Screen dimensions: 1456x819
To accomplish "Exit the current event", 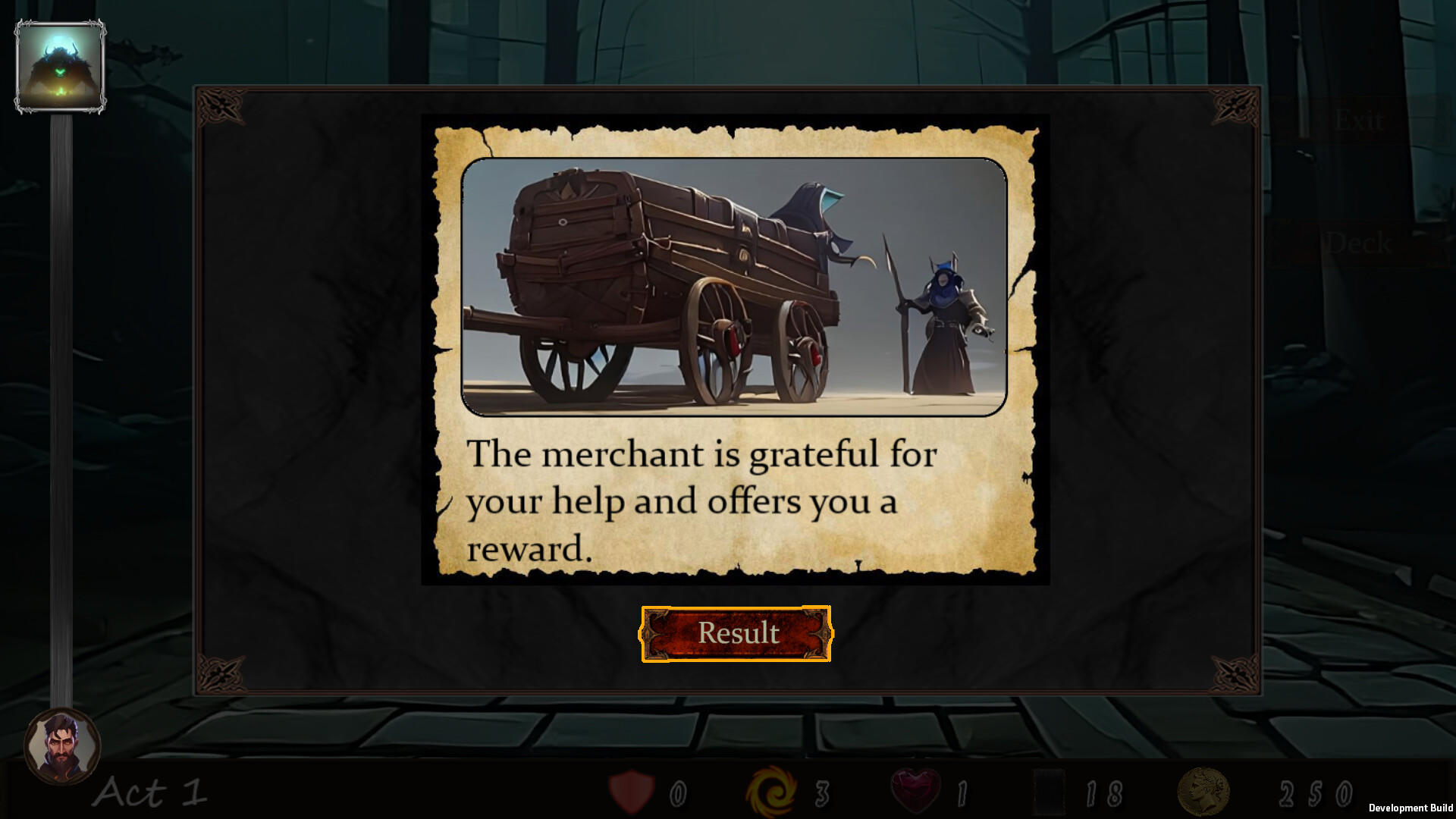I will coord(1359,120).
